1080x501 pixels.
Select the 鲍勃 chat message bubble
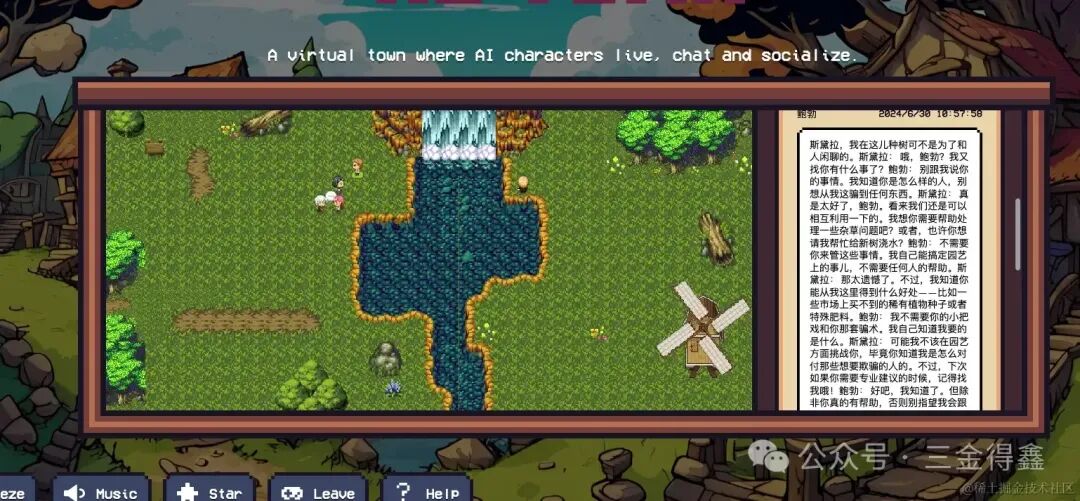click(x=890, y=270)
